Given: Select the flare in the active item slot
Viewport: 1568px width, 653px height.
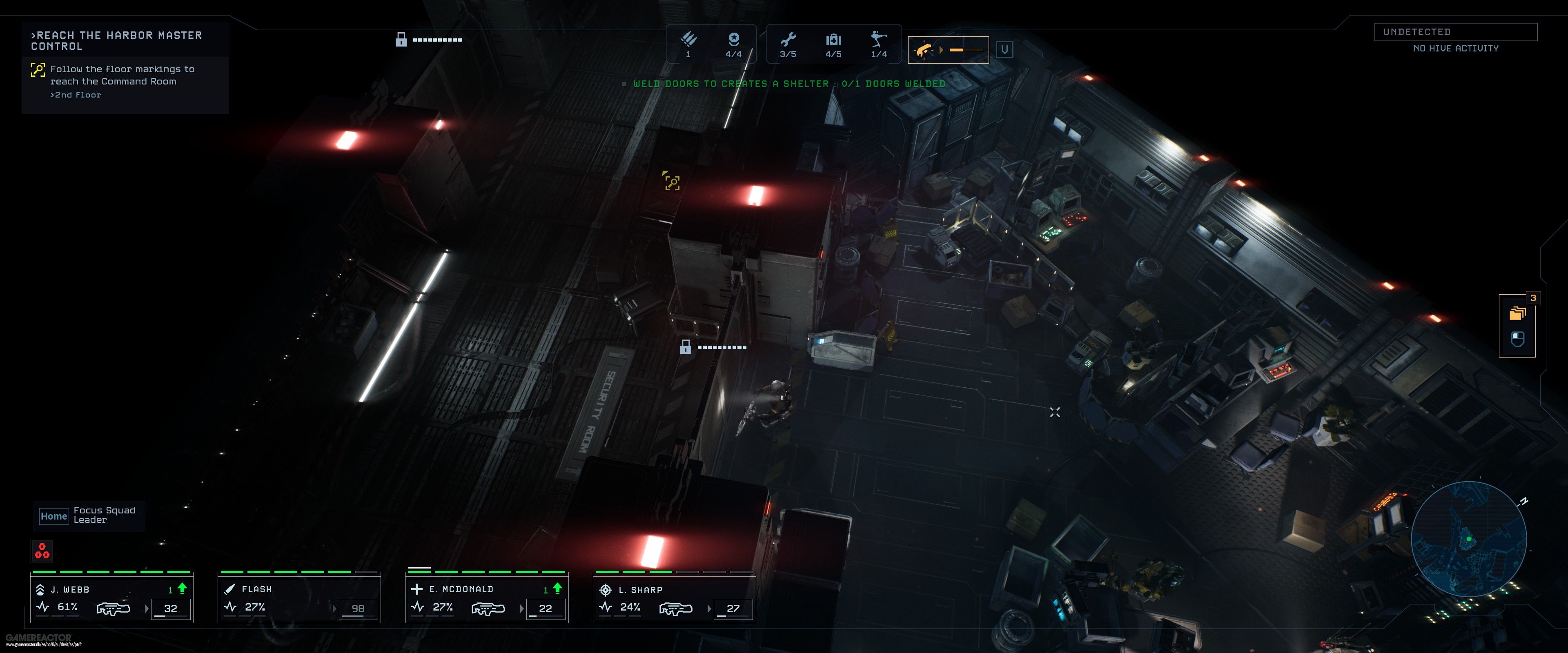Looking at the screenshot, I should 923,50.
